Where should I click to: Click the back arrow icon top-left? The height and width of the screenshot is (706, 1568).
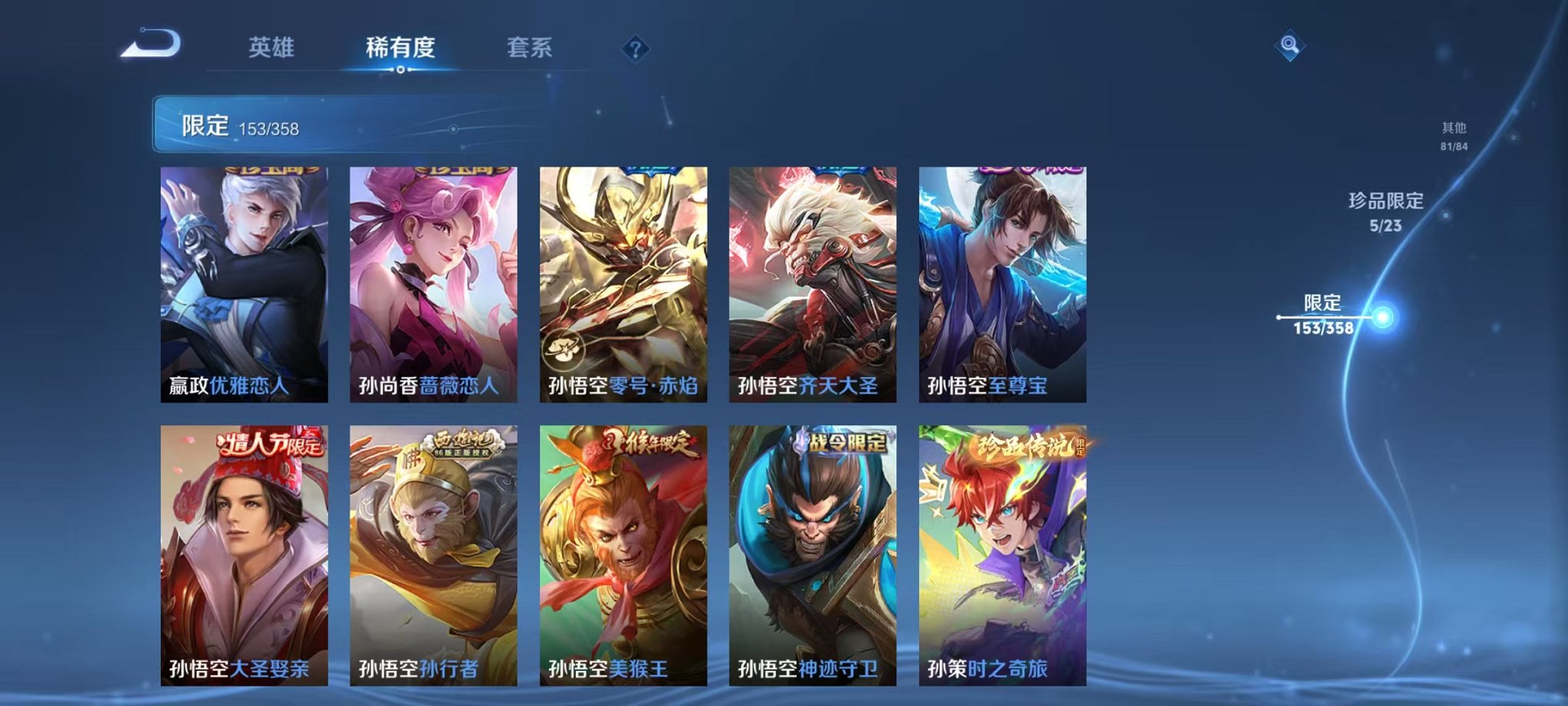[151, 45]
